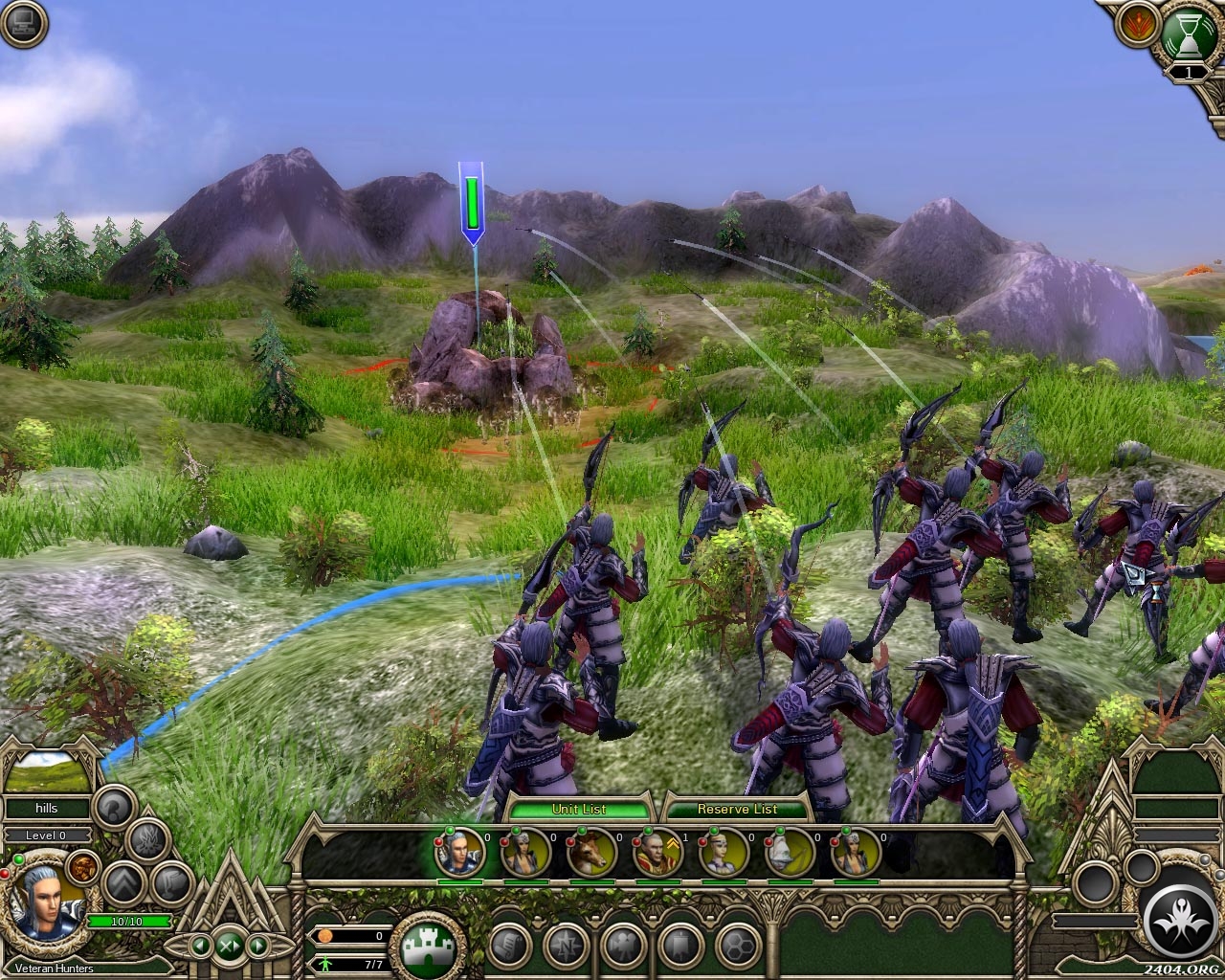The image size is (1225, 980).
Task: Select the deer unit portrait
Action: point(592,851)
